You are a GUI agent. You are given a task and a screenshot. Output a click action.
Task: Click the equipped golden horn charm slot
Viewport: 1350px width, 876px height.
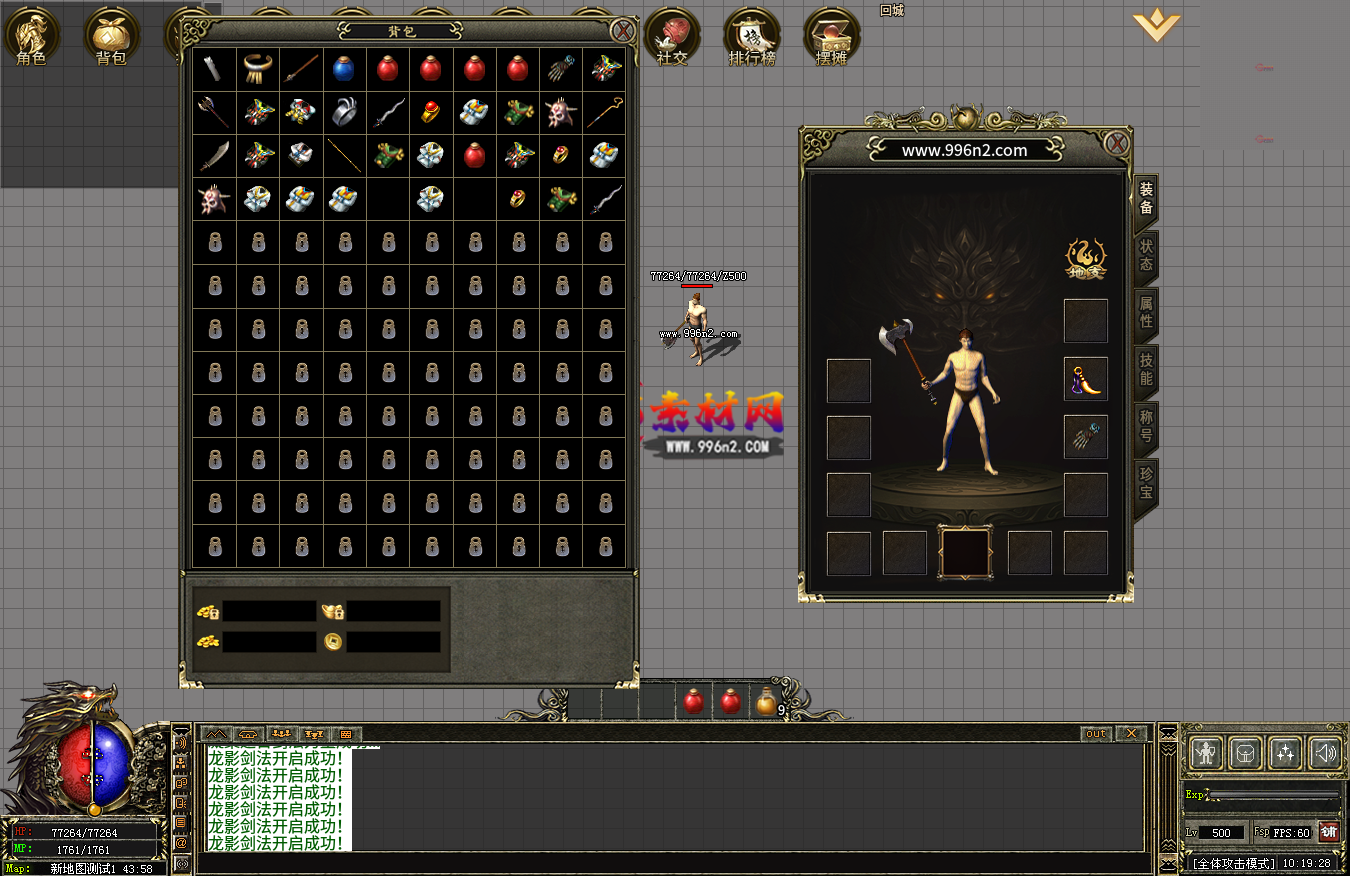(1085, 379)
